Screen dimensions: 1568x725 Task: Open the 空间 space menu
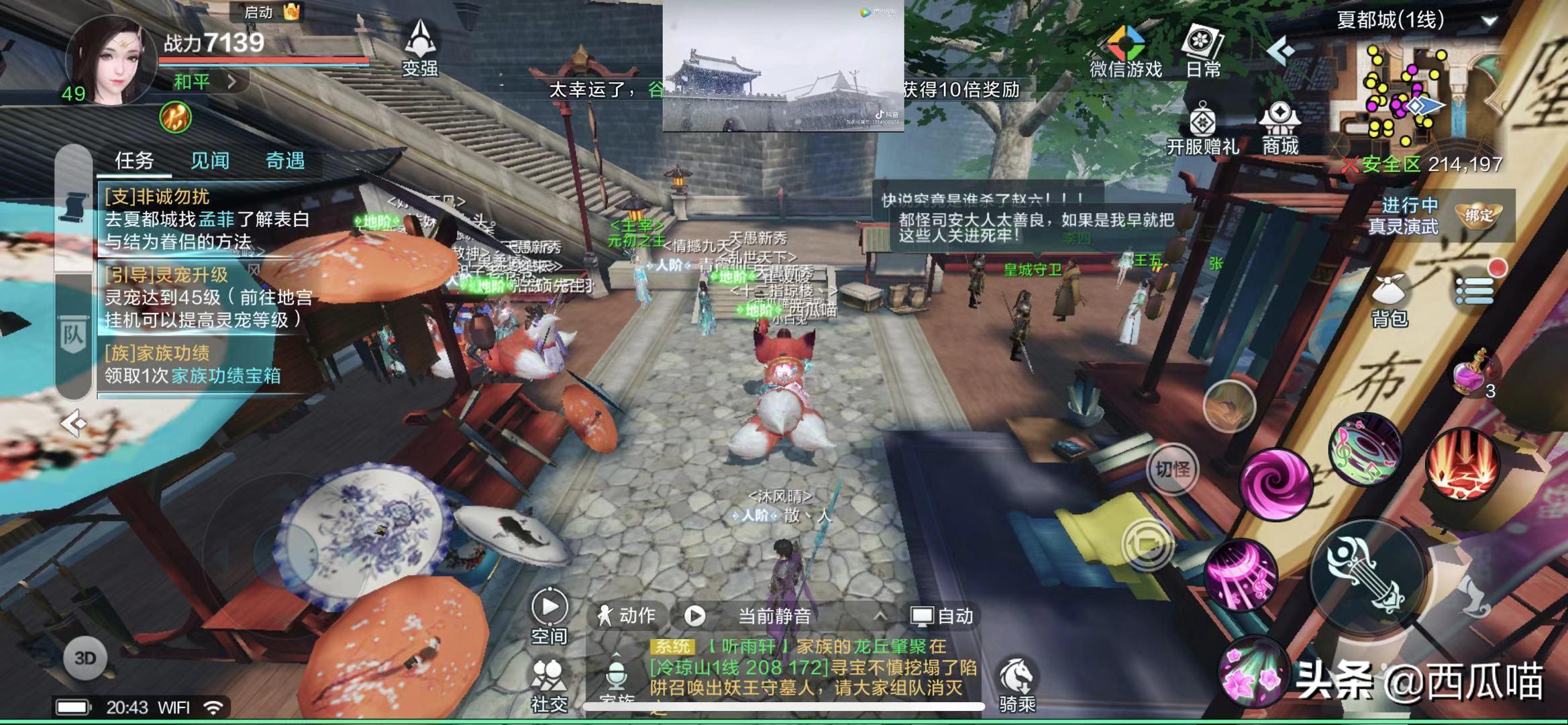tap(549, 616)
